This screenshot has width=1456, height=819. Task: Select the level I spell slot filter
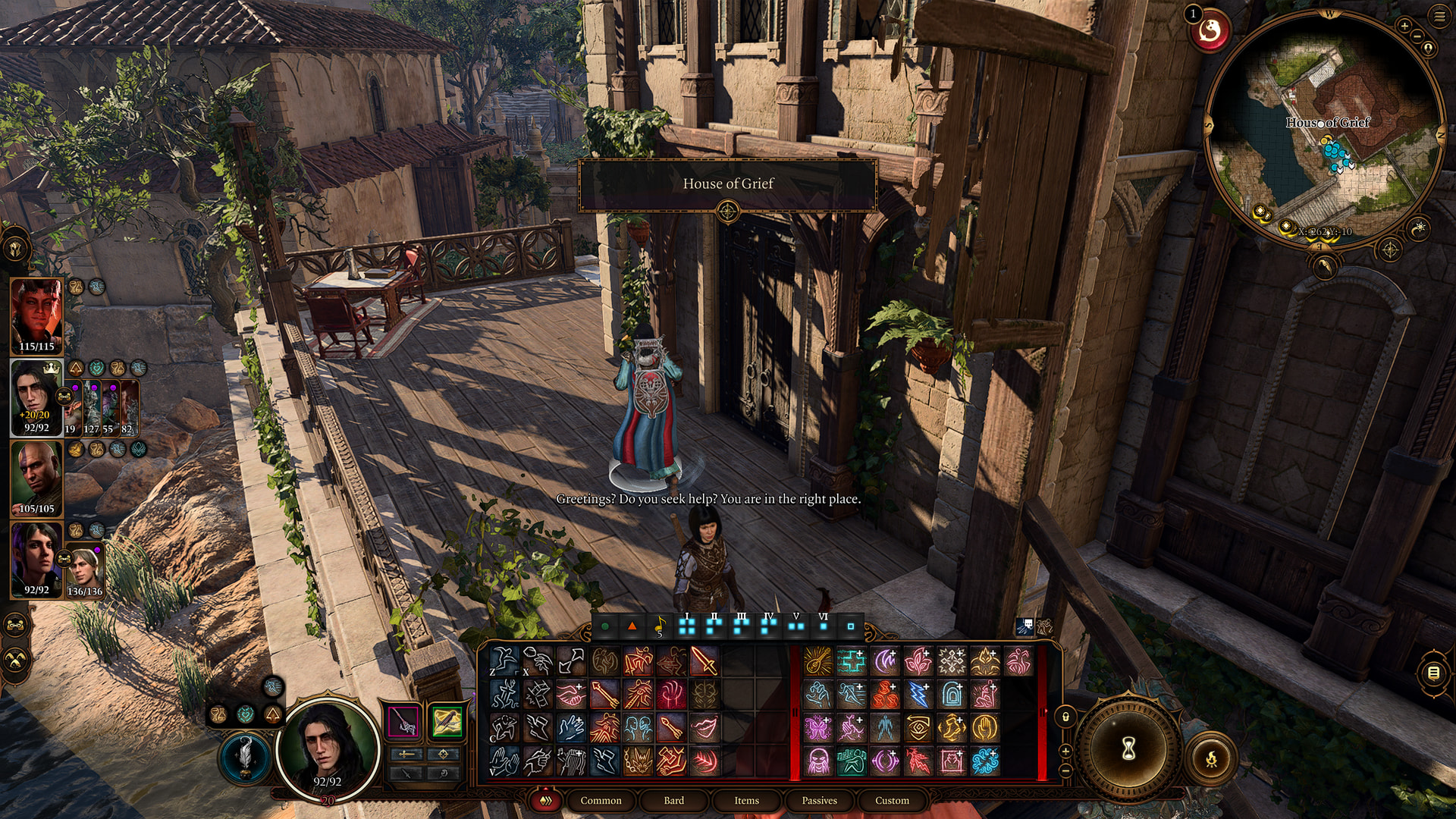[687, 626]
